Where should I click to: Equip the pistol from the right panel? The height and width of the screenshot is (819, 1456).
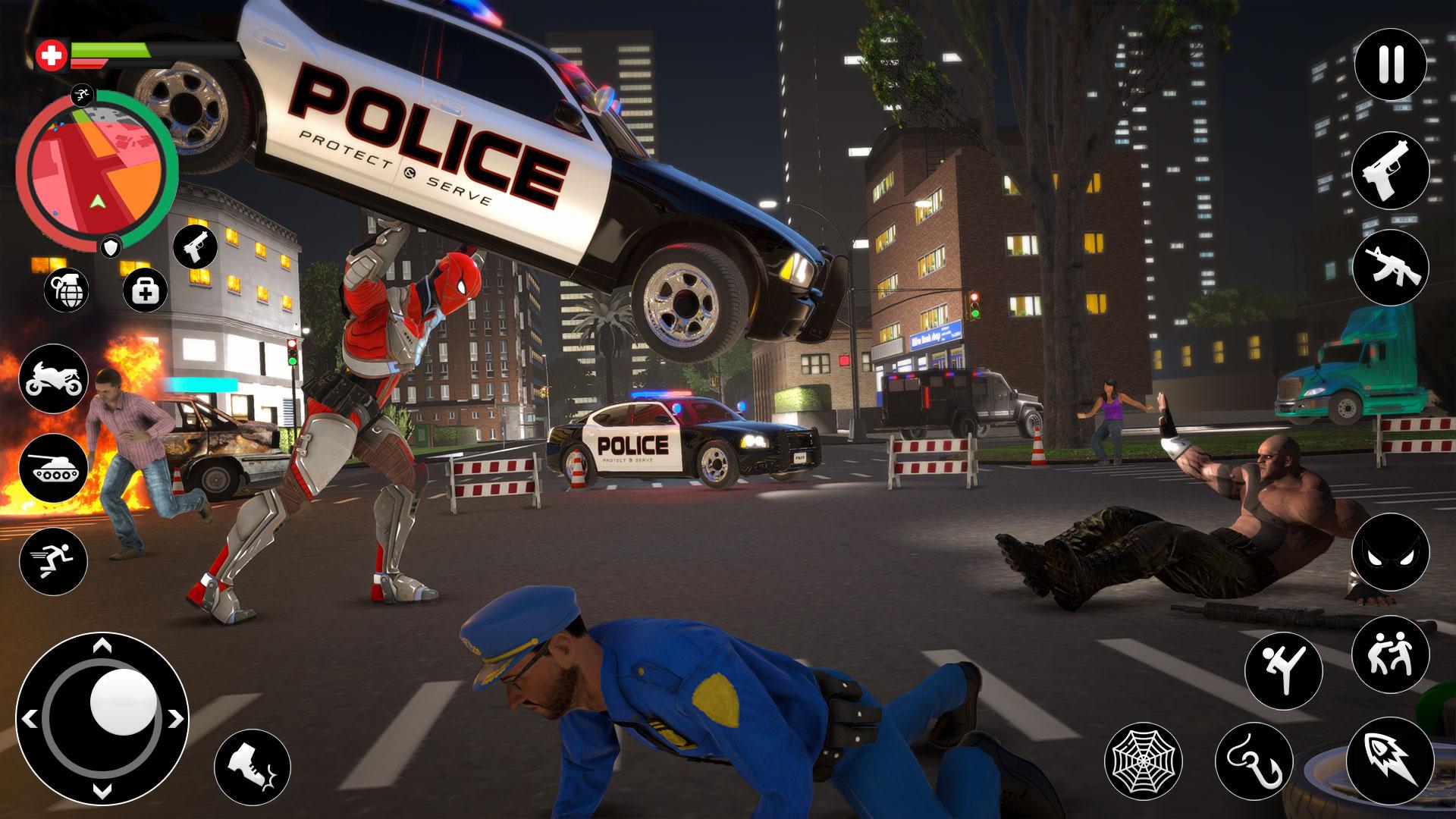1391,170
